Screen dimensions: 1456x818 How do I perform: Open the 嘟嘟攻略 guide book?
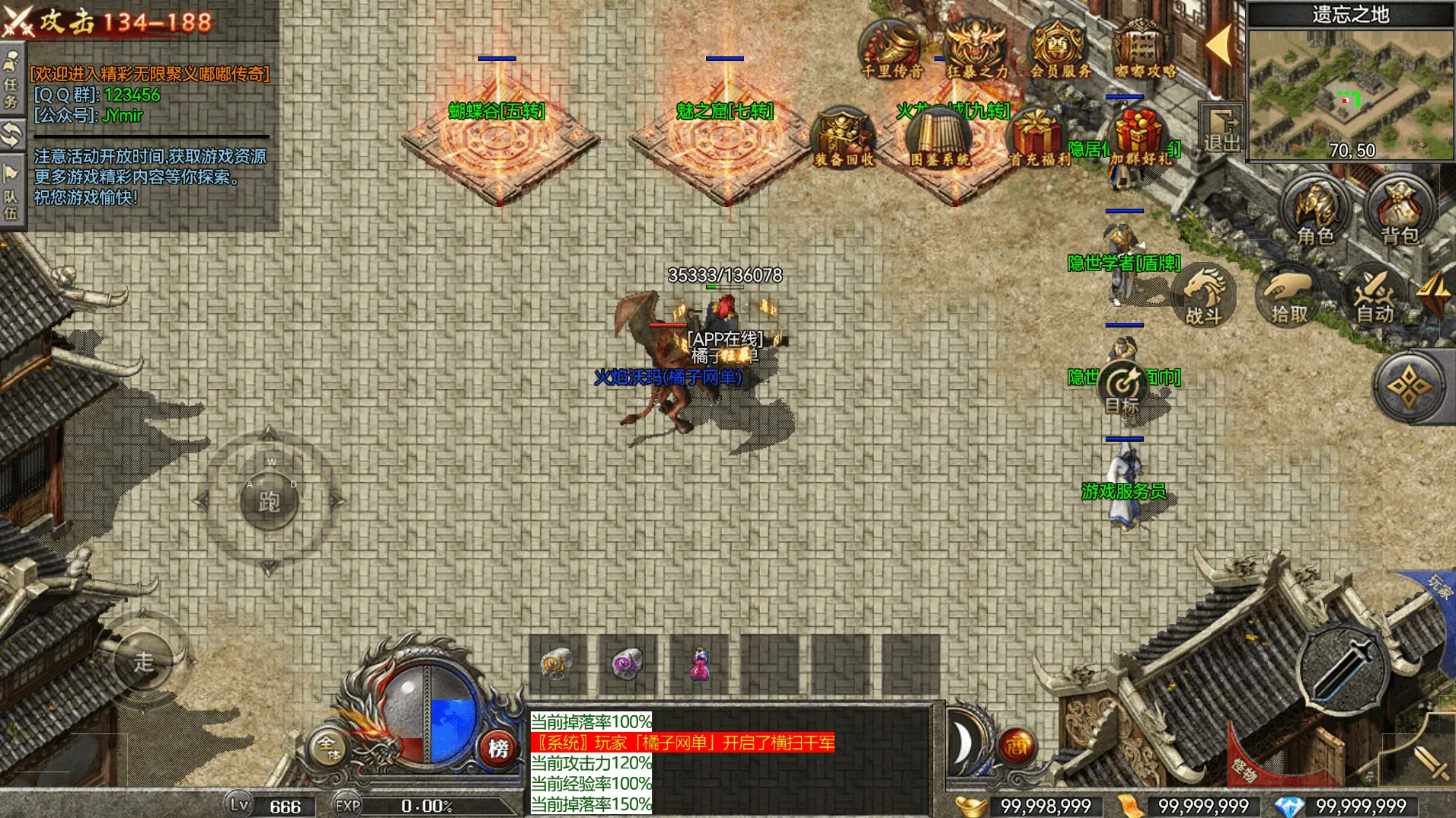click(x=1145, y=49)
